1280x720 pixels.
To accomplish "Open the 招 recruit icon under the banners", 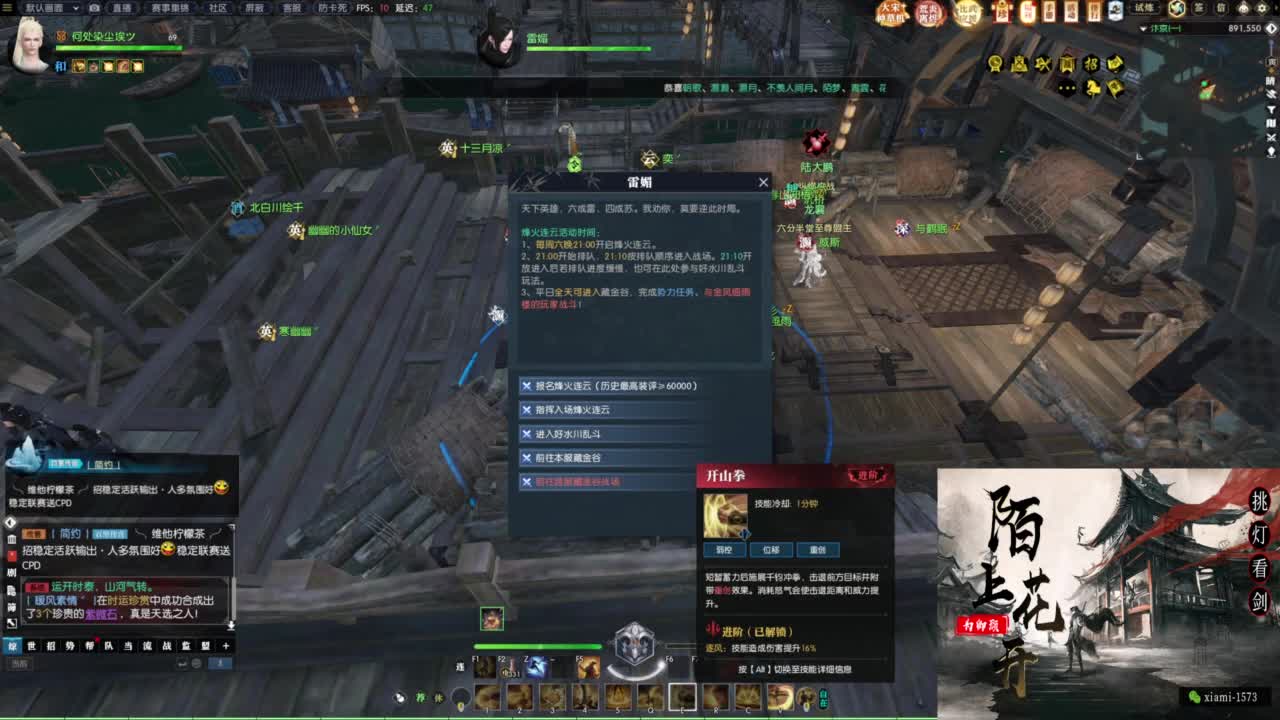I will 1092,65.
